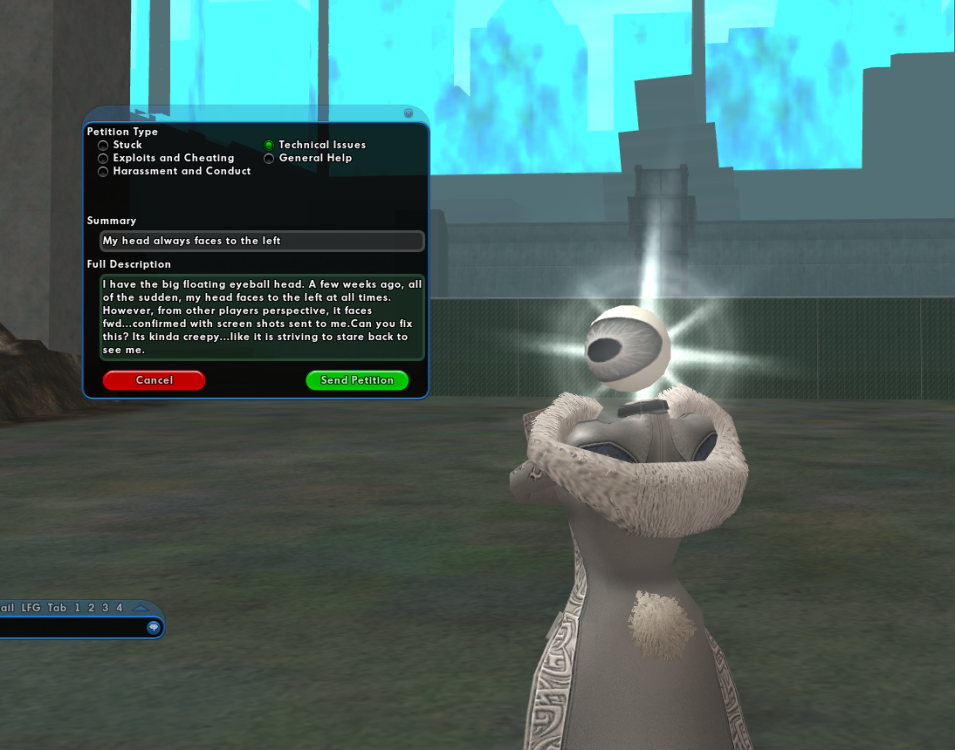Send Petition with the green button

(x=357, y=381)
